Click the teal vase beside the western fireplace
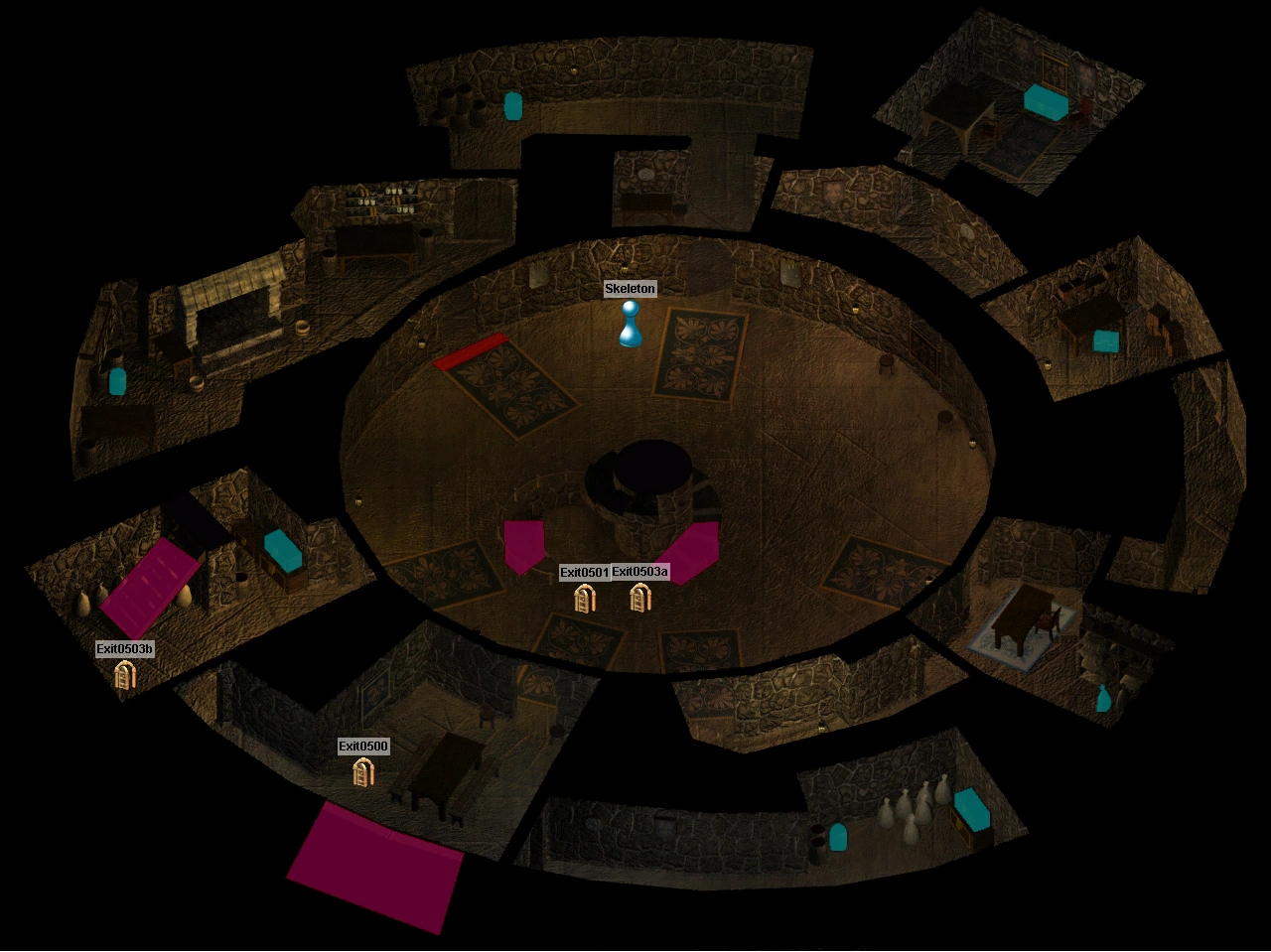 tap(116, 381)
